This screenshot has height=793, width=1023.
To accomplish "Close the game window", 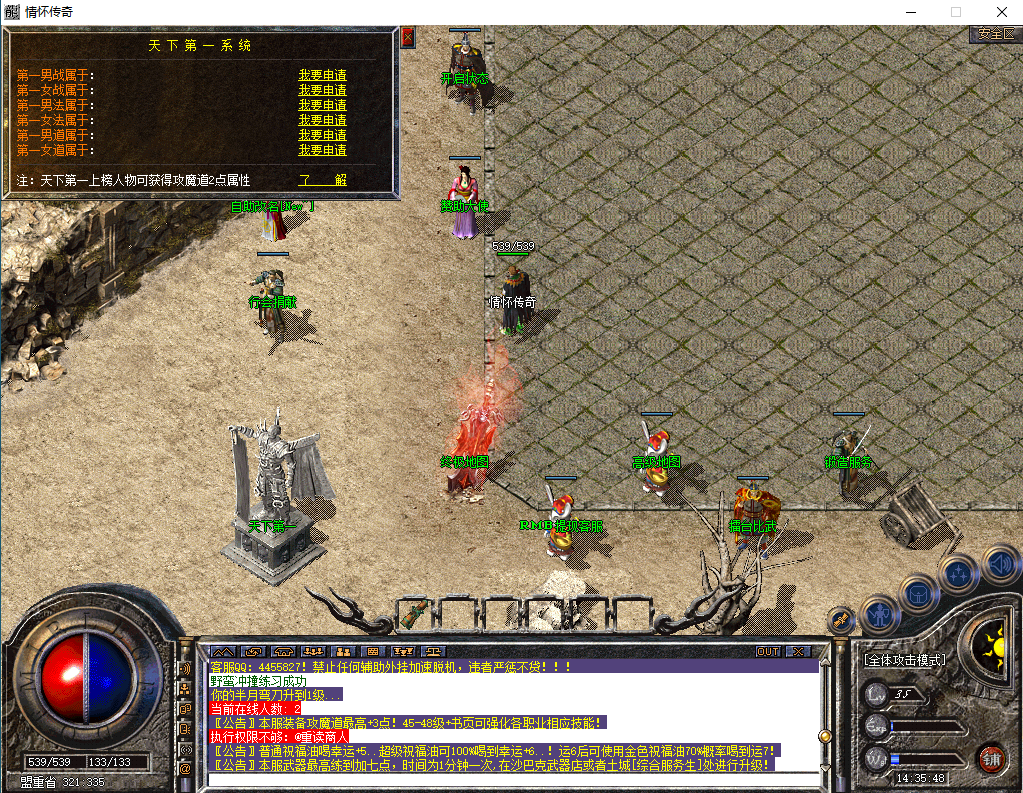I will pos(1000,11).
